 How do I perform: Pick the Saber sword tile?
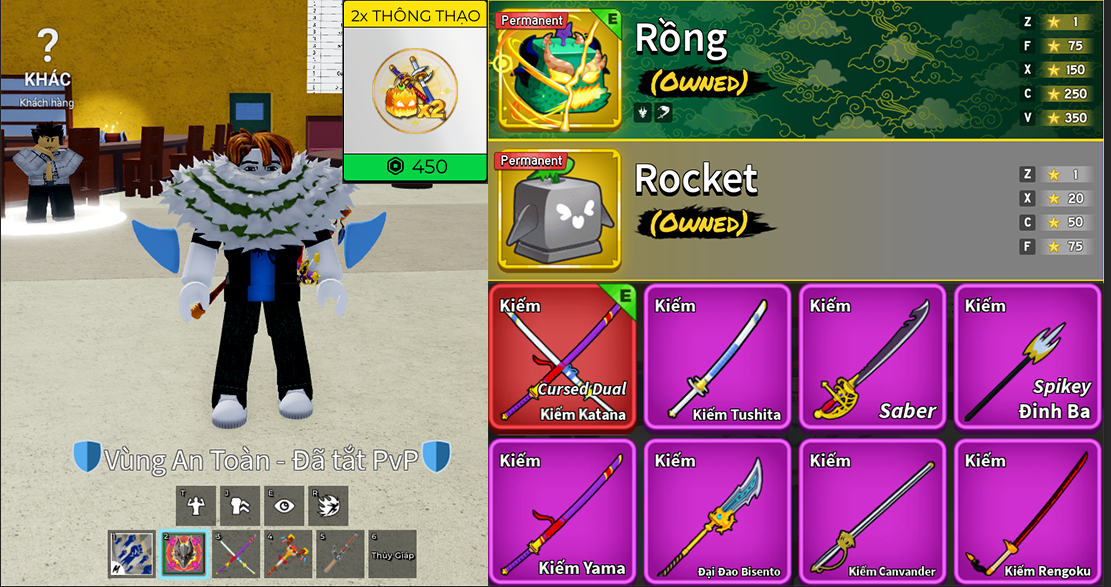pyautogui.click(x=872, y=357)
